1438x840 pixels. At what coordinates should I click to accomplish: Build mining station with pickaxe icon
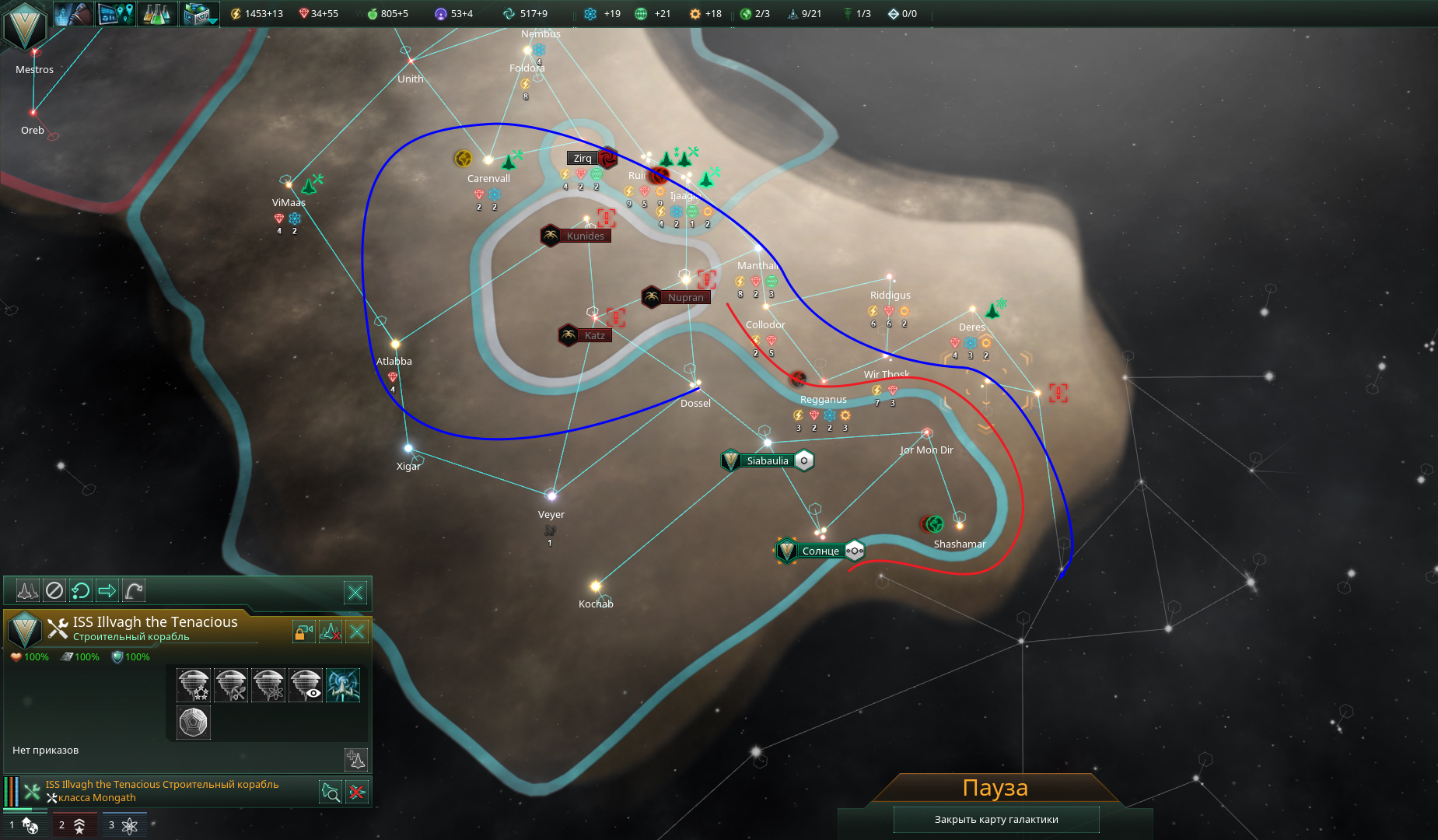point(231,685)
